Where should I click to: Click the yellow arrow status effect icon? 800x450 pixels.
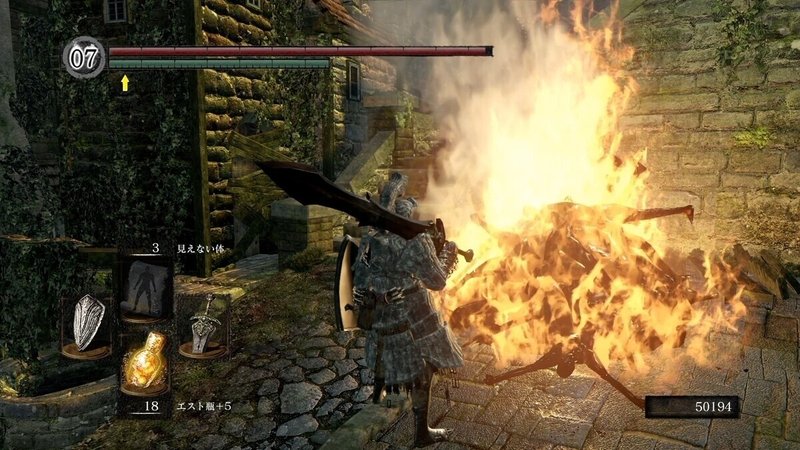tap(125, 83)
